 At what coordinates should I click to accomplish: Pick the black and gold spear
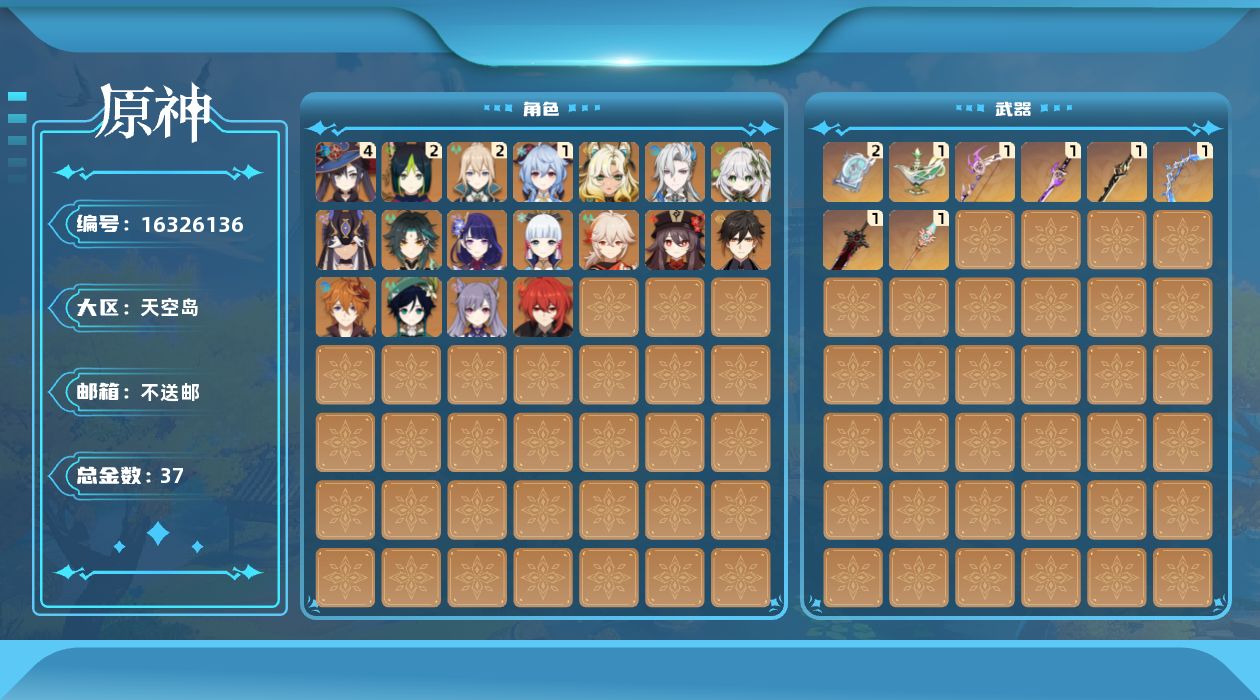point(1117,172)
